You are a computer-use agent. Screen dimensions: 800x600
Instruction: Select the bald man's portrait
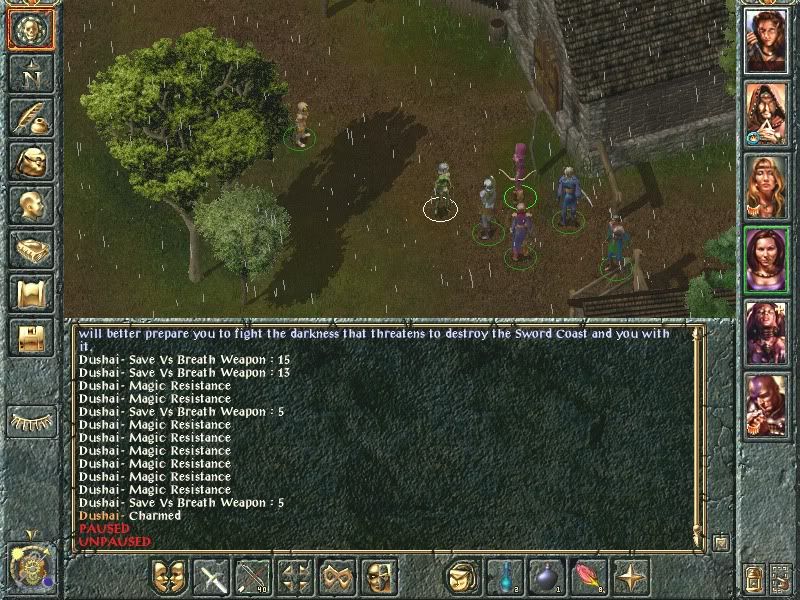click(766, 405)
